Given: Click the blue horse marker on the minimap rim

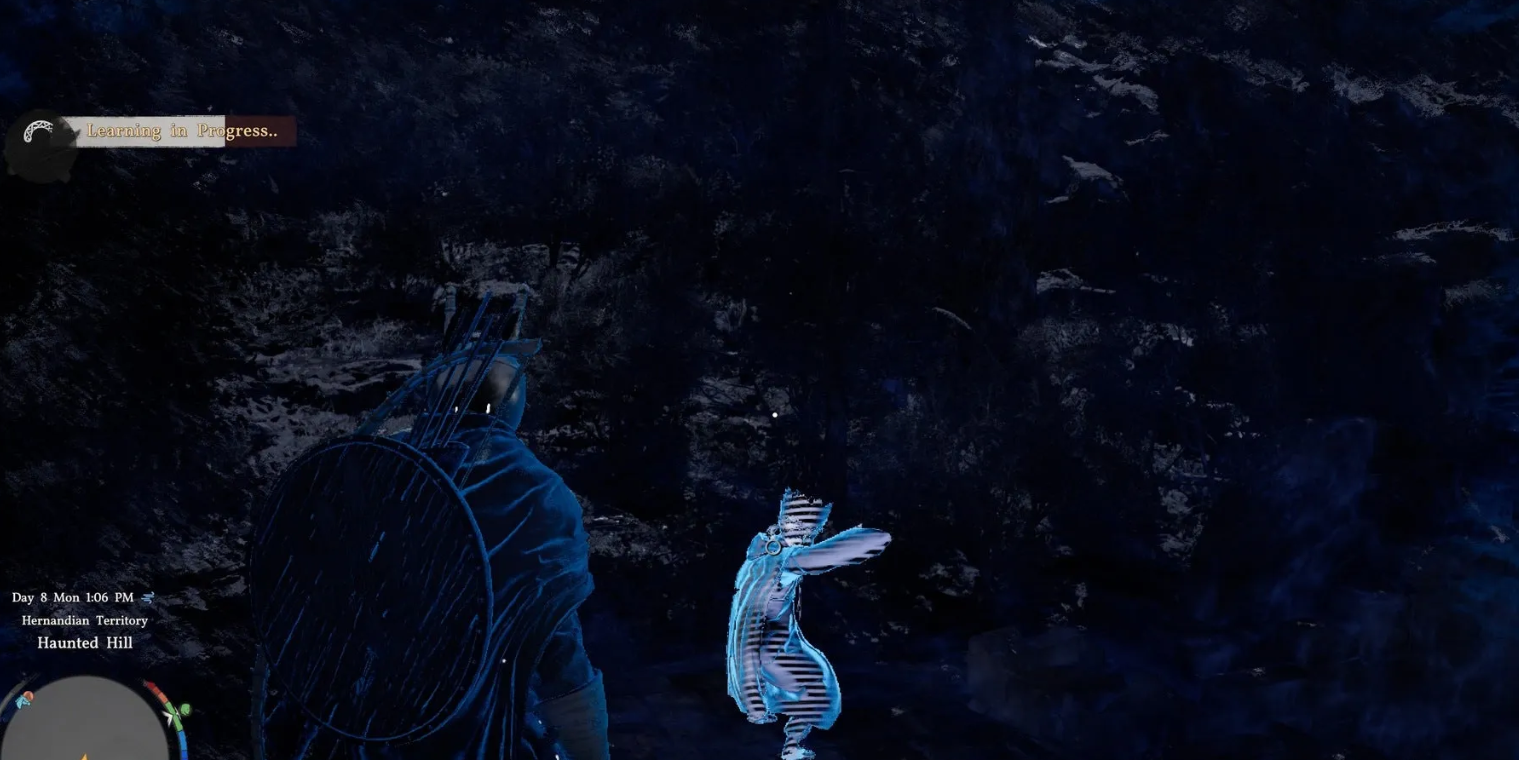Looking at the screenshot, I should (23, 700).
